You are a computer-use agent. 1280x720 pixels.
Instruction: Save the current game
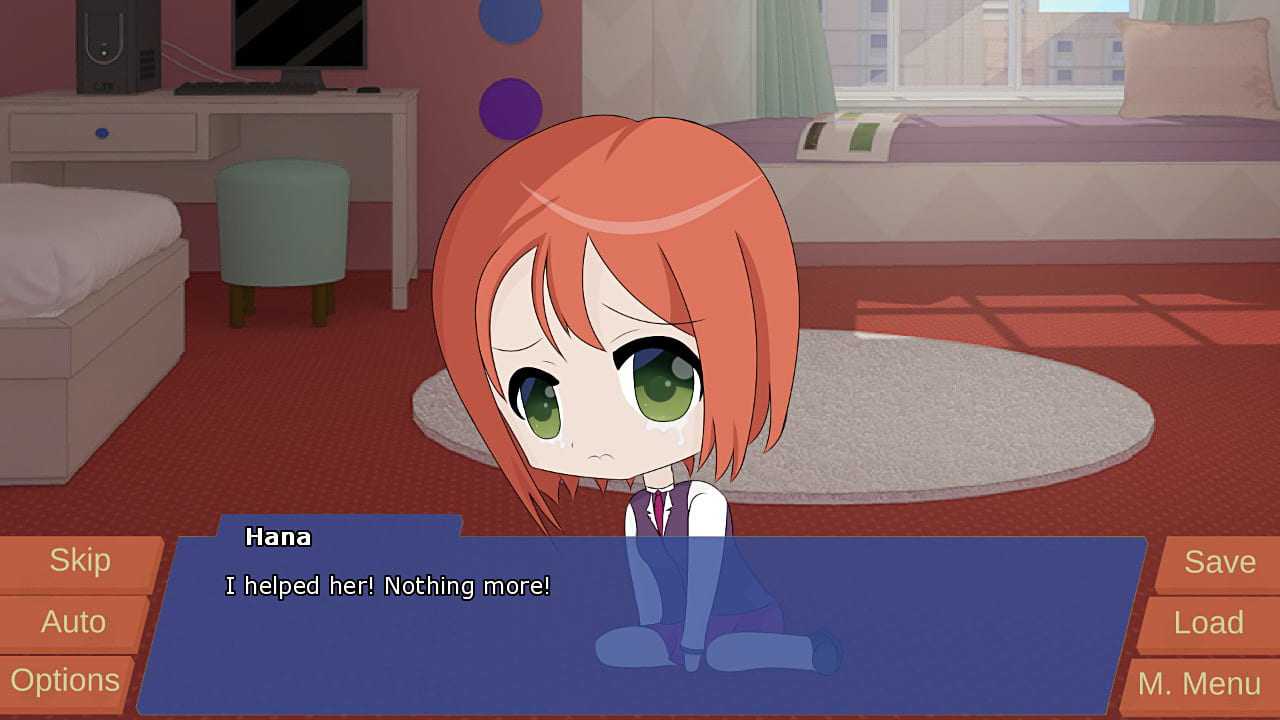click(1219, 562)
